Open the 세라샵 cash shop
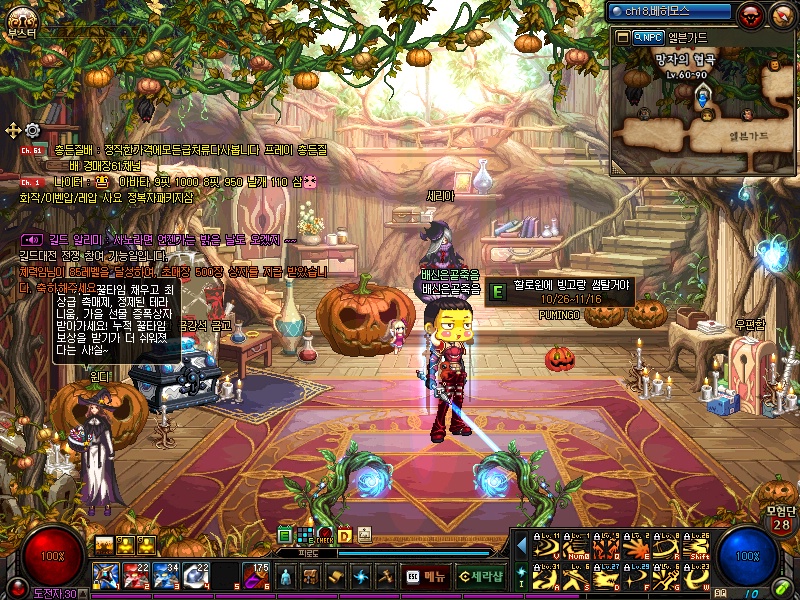The height and width of the screenshot is (600, 800). (x=480, y=577)
